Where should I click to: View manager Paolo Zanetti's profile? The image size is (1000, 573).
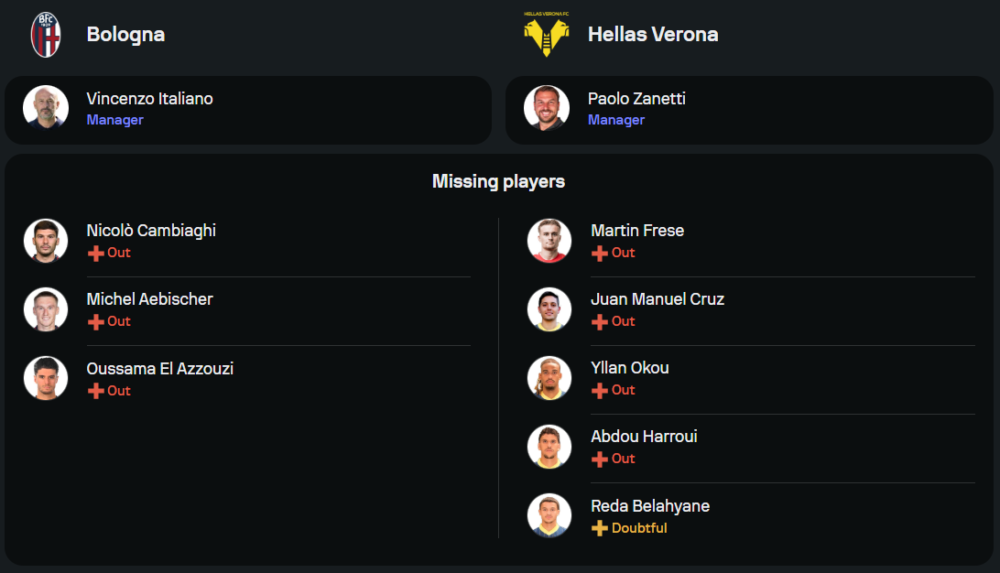[x=636, y=100]
